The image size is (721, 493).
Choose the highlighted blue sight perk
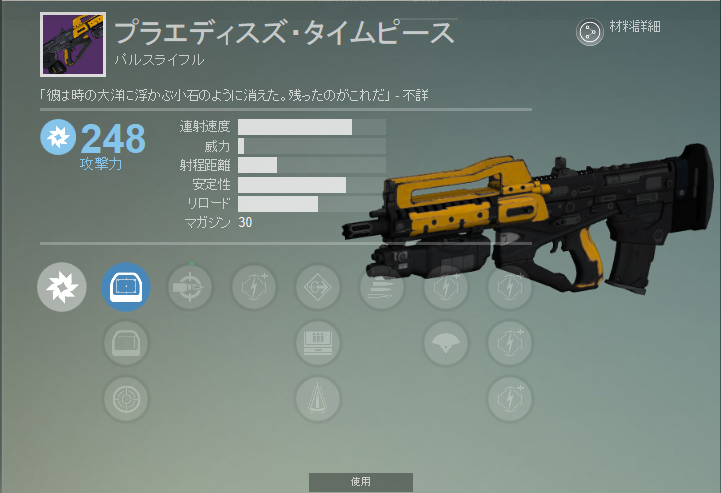(126, 288)
